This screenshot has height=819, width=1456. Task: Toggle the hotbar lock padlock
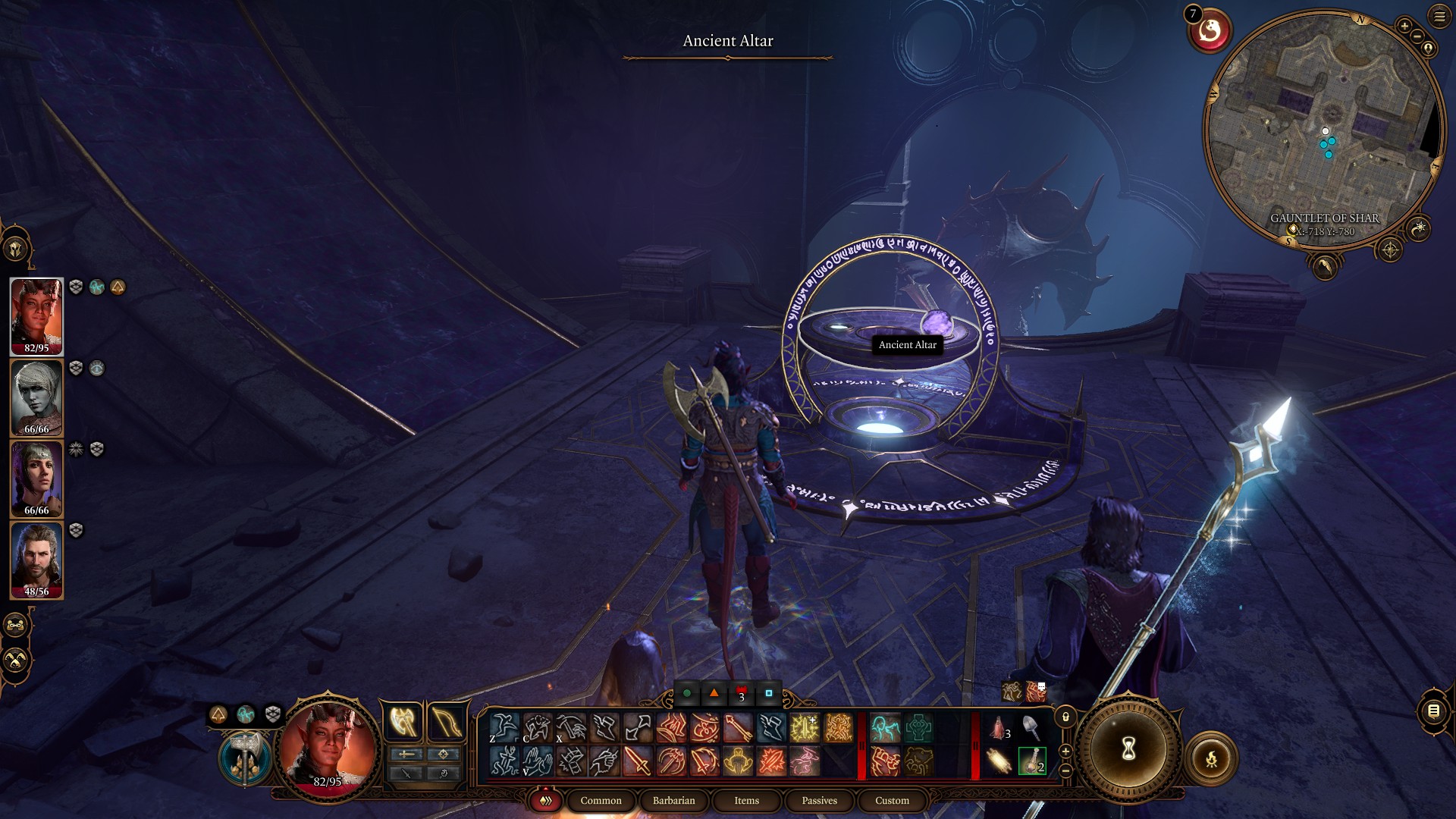[x=1065, y=717]
